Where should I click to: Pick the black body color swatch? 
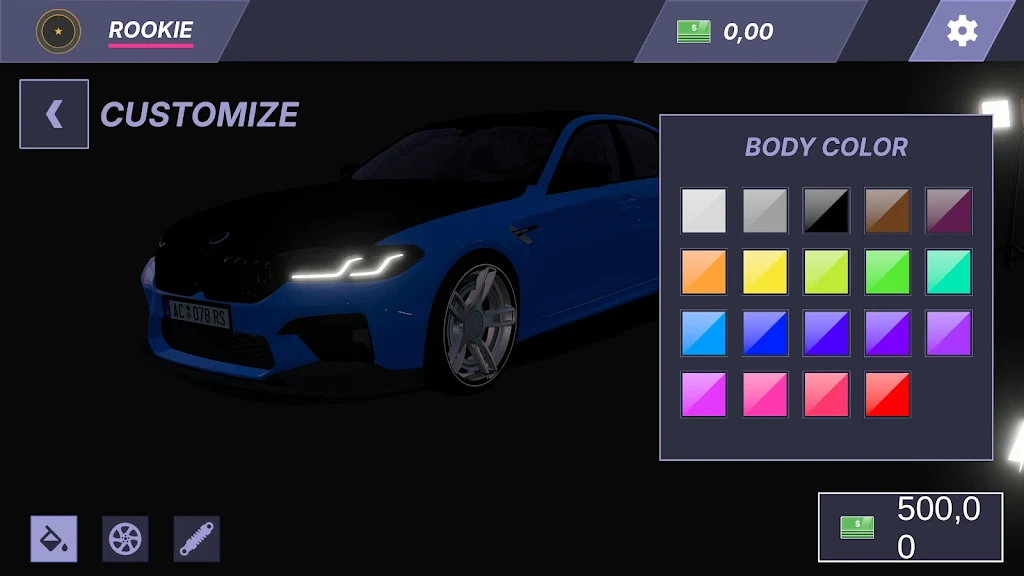pyautogui.click(x=826, y=211)
